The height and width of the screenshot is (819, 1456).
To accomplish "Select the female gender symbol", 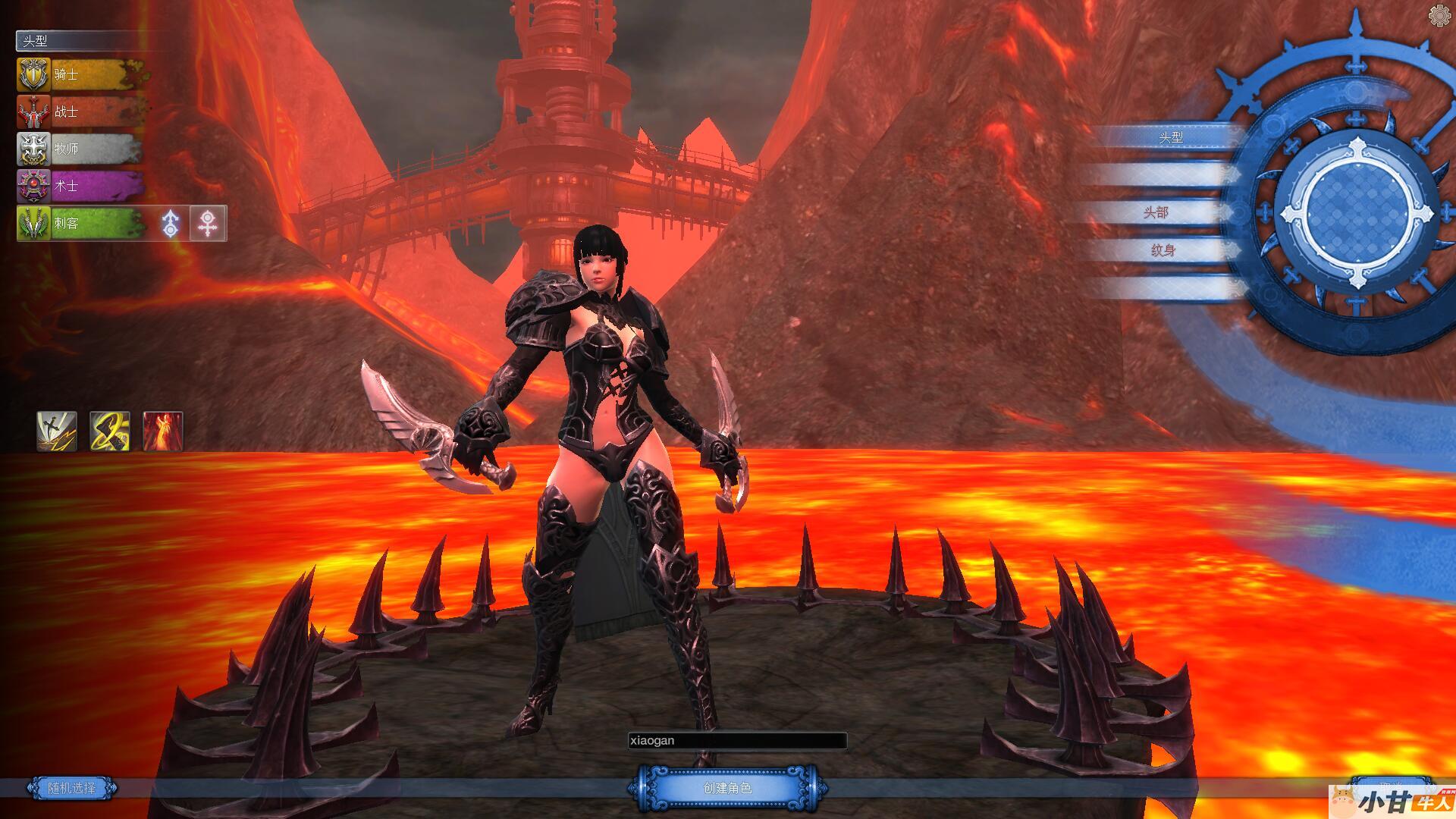I will pos(208,224).
